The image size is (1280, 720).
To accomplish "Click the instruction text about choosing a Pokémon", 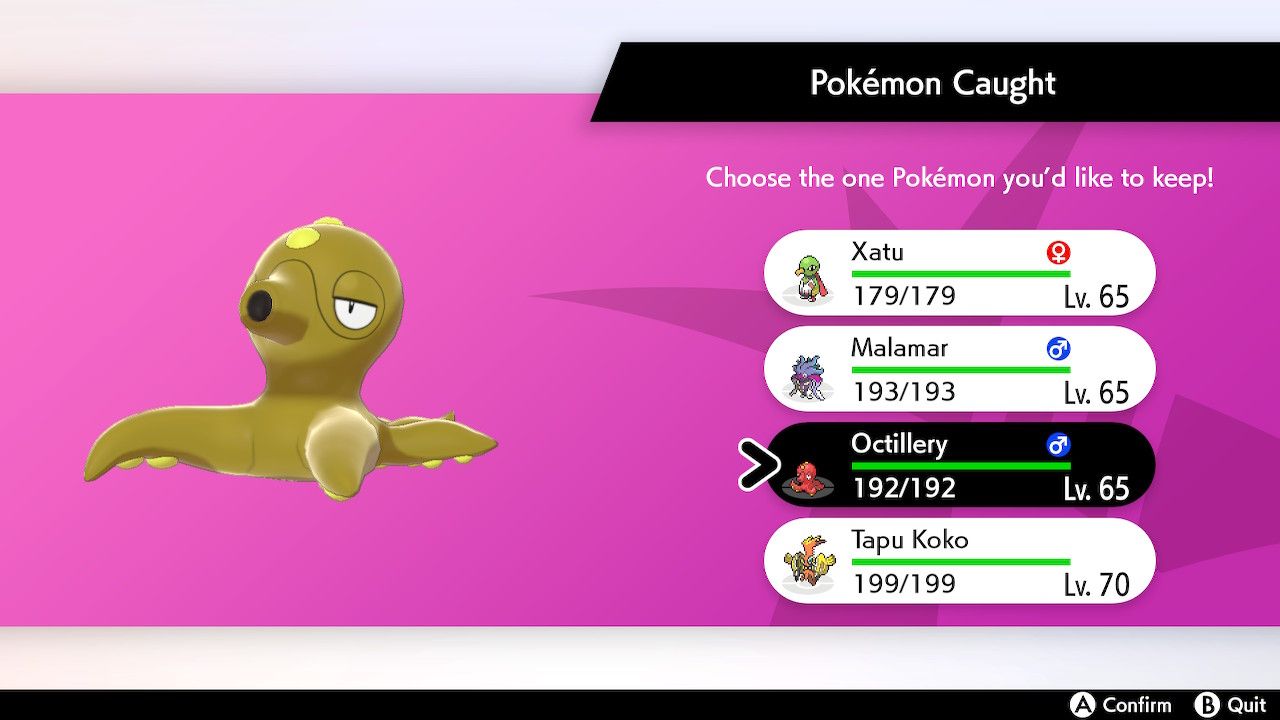I will tap(960, 178).
